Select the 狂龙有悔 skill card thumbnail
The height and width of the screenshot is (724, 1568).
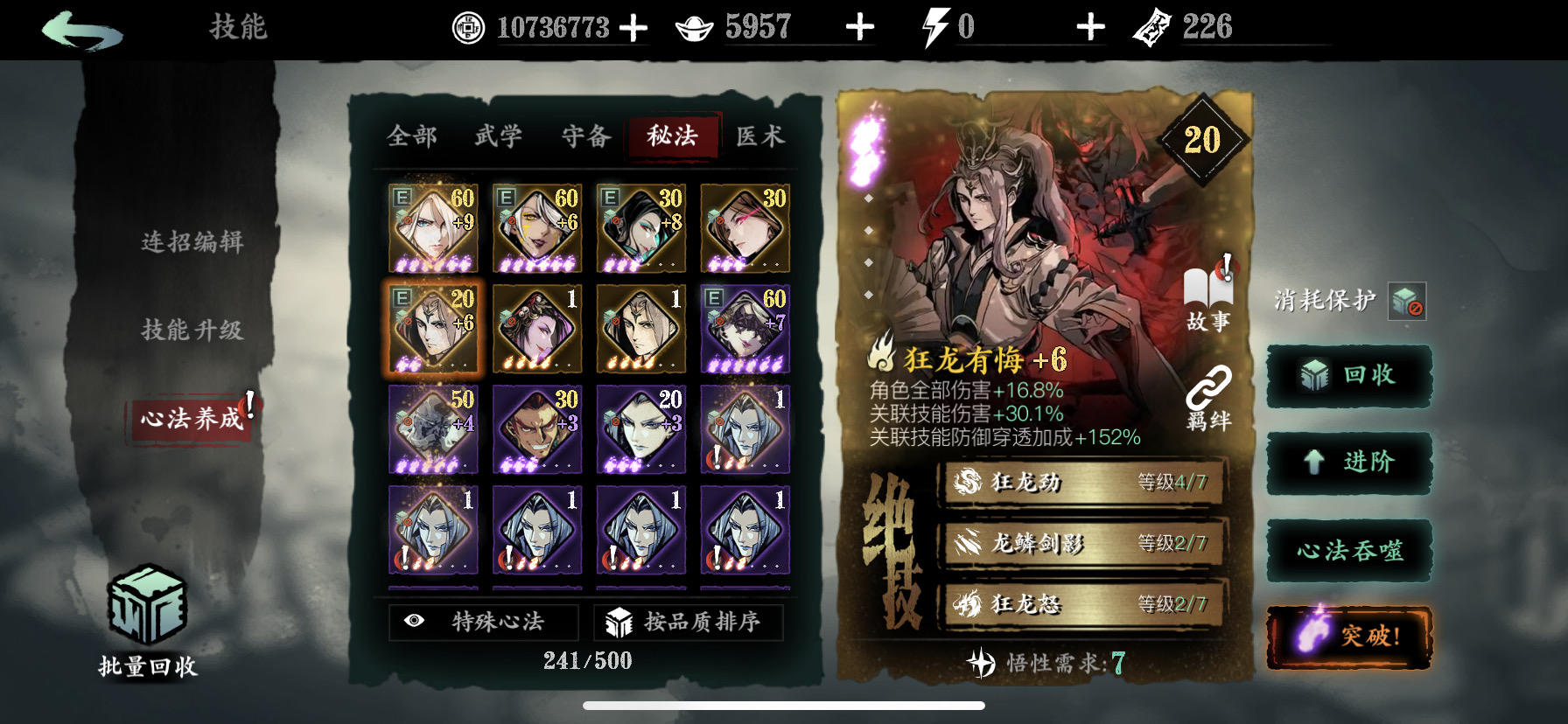(x=433, y=328)
